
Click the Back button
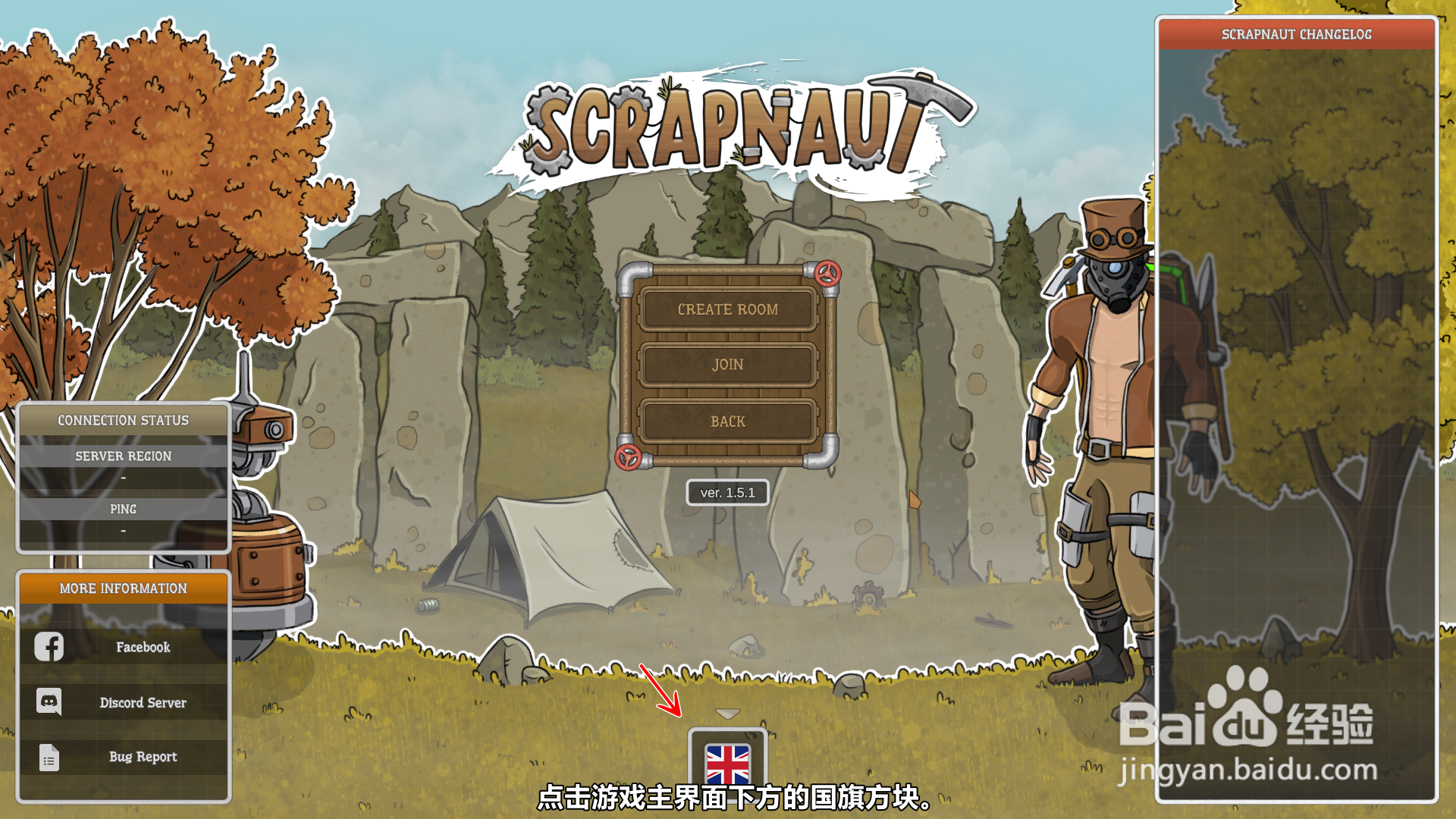tap(728, 422)
